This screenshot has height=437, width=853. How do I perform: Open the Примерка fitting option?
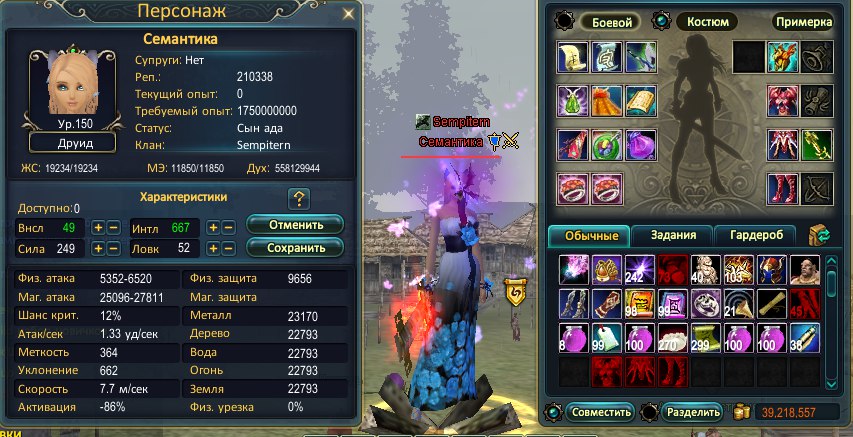pyautogui.click(x=803, y=21)
